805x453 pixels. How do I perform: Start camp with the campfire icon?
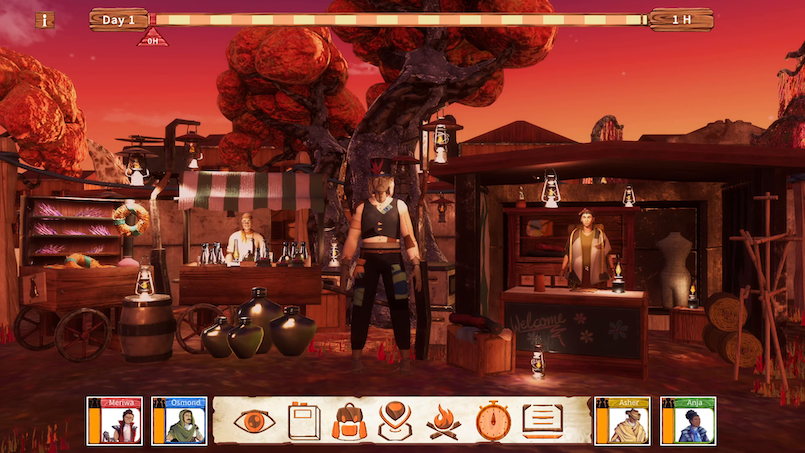click(x=444, y=421)
